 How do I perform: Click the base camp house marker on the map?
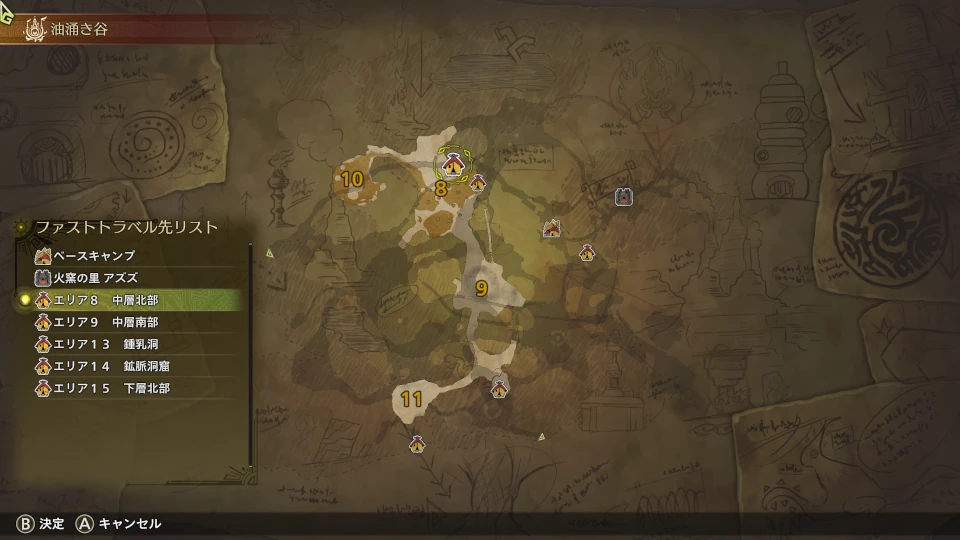pos(551,229)
